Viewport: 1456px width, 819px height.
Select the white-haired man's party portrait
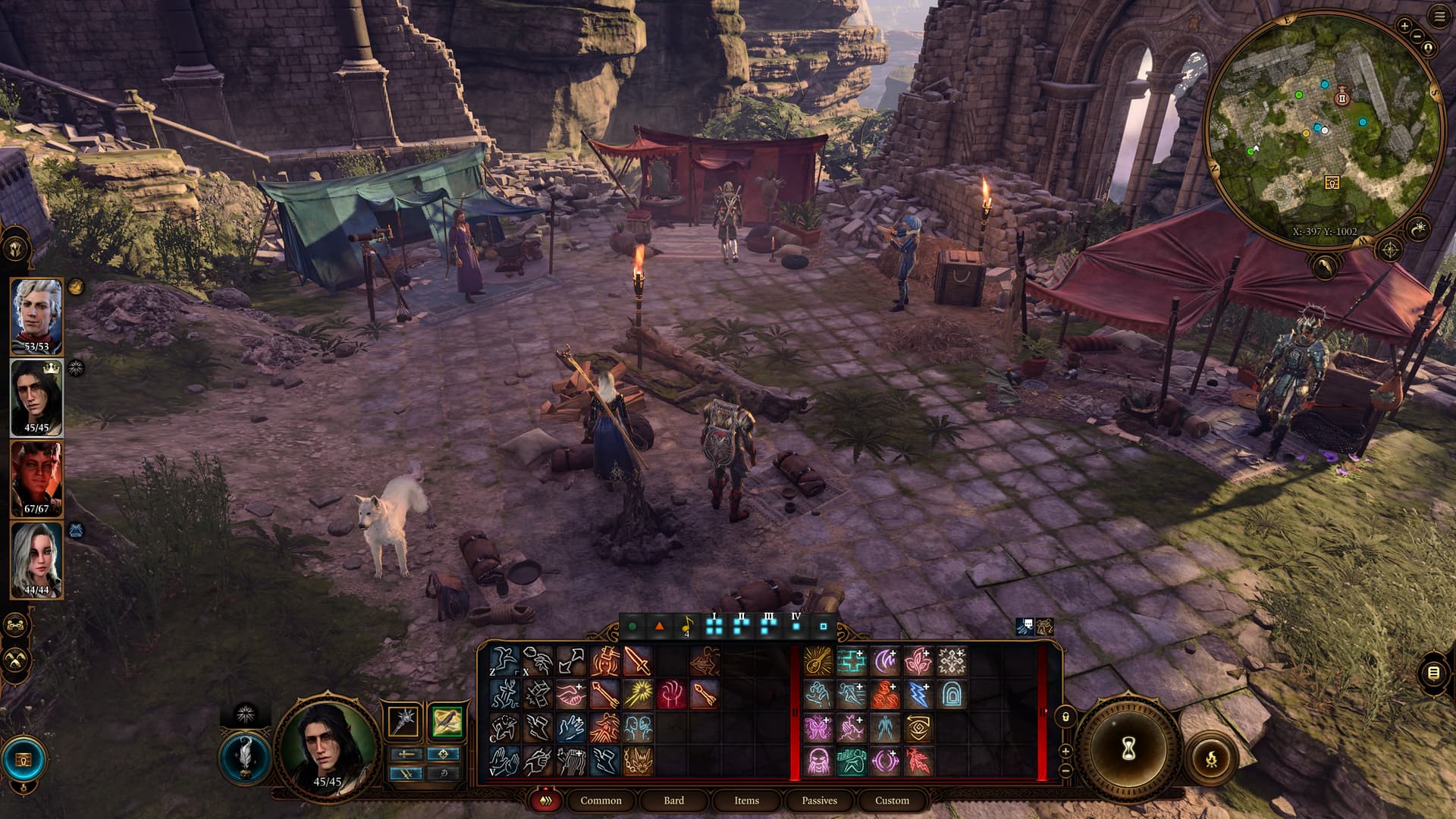36,315
